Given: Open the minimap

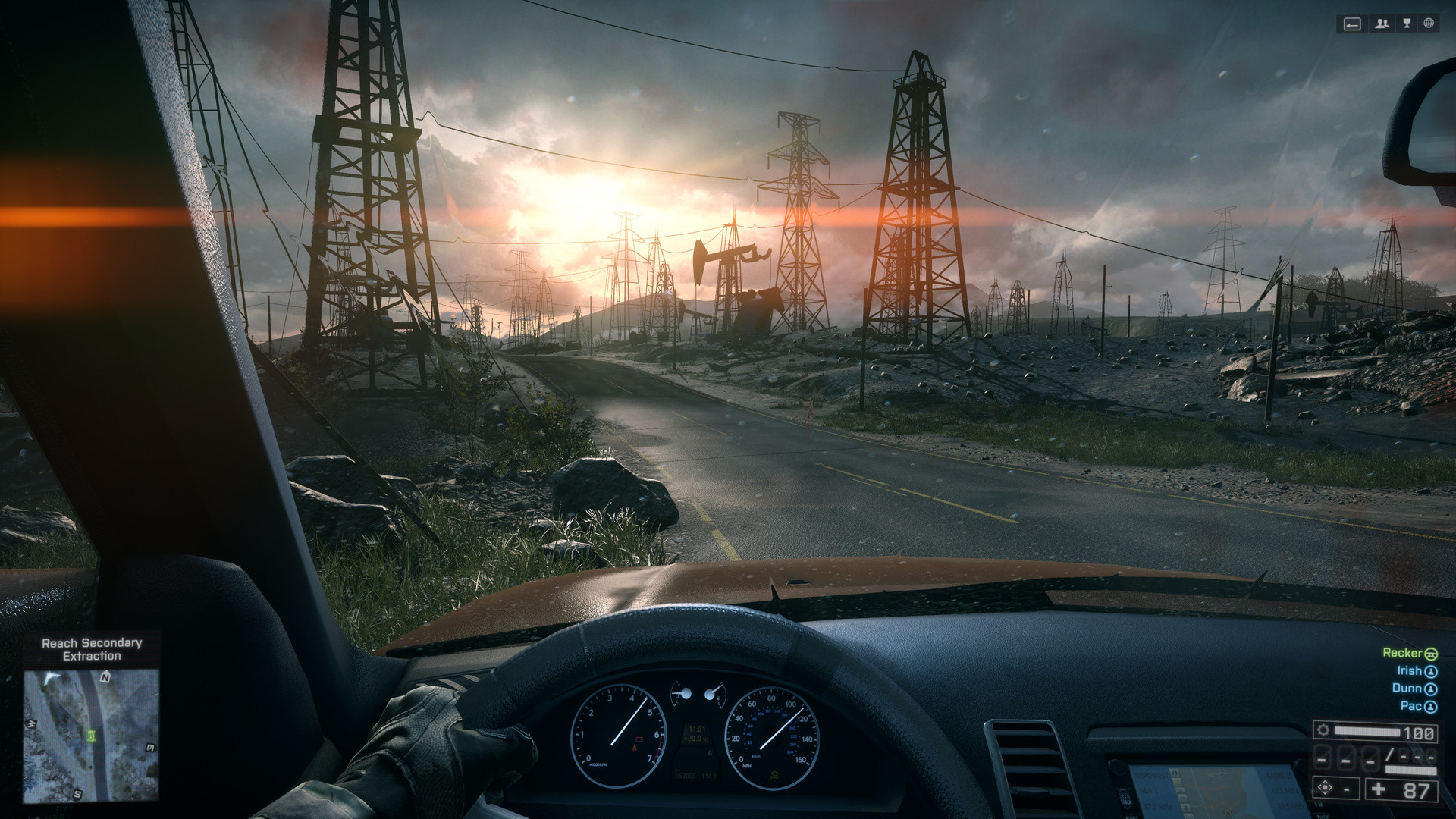Looking at the screenshot, I should 91,734.
